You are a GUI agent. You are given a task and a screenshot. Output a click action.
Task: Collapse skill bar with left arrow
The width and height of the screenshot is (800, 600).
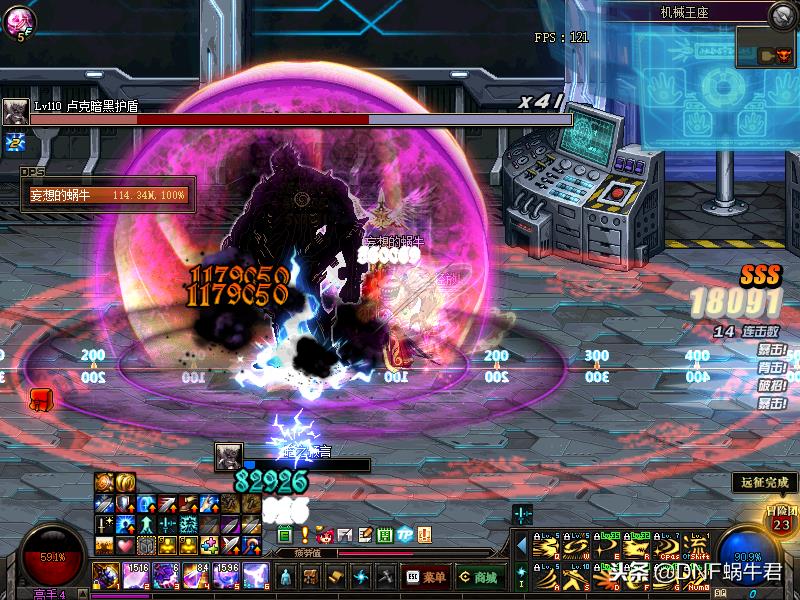(521, 544)
